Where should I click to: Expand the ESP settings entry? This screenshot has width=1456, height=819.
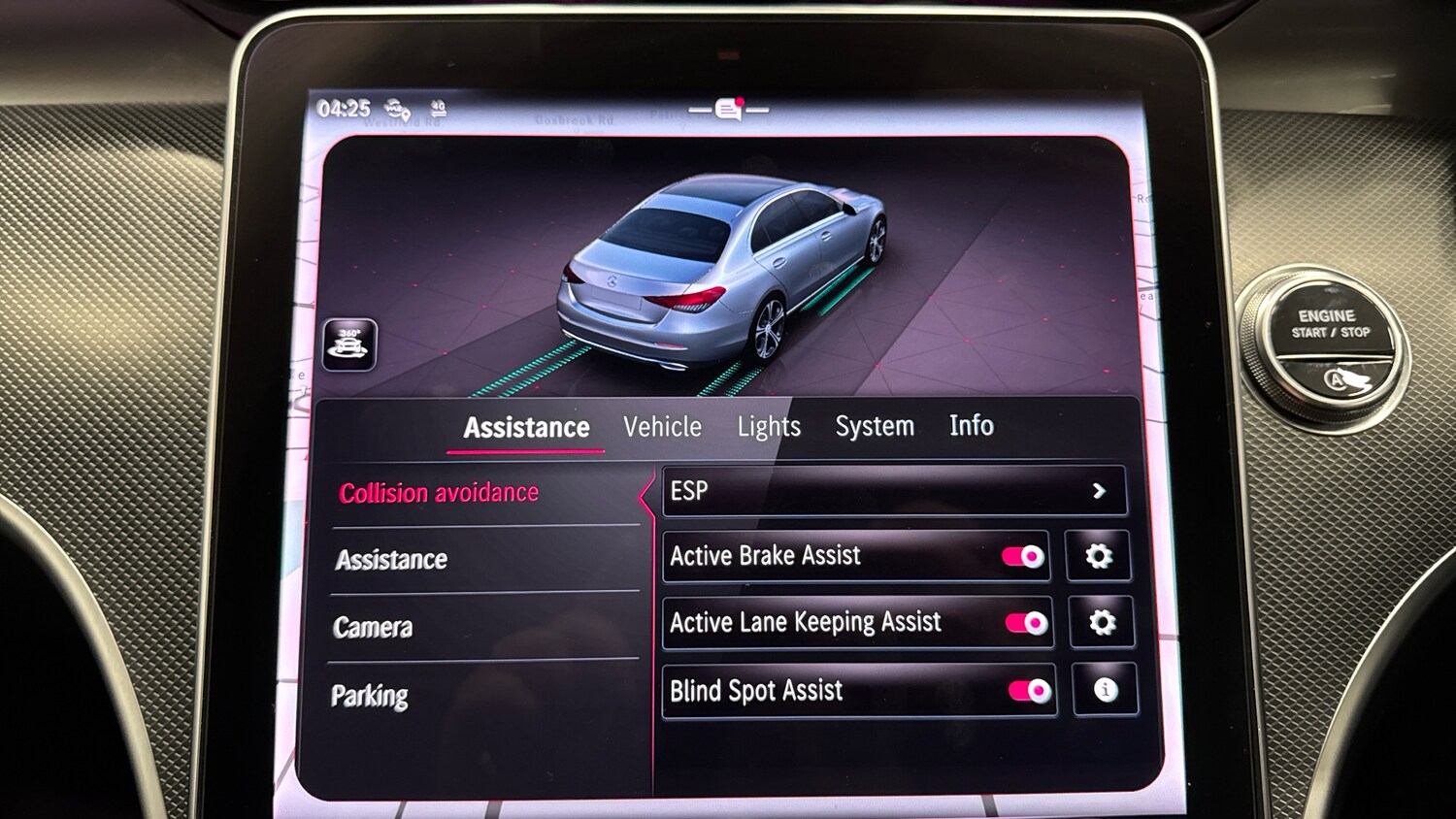[891, 490]
